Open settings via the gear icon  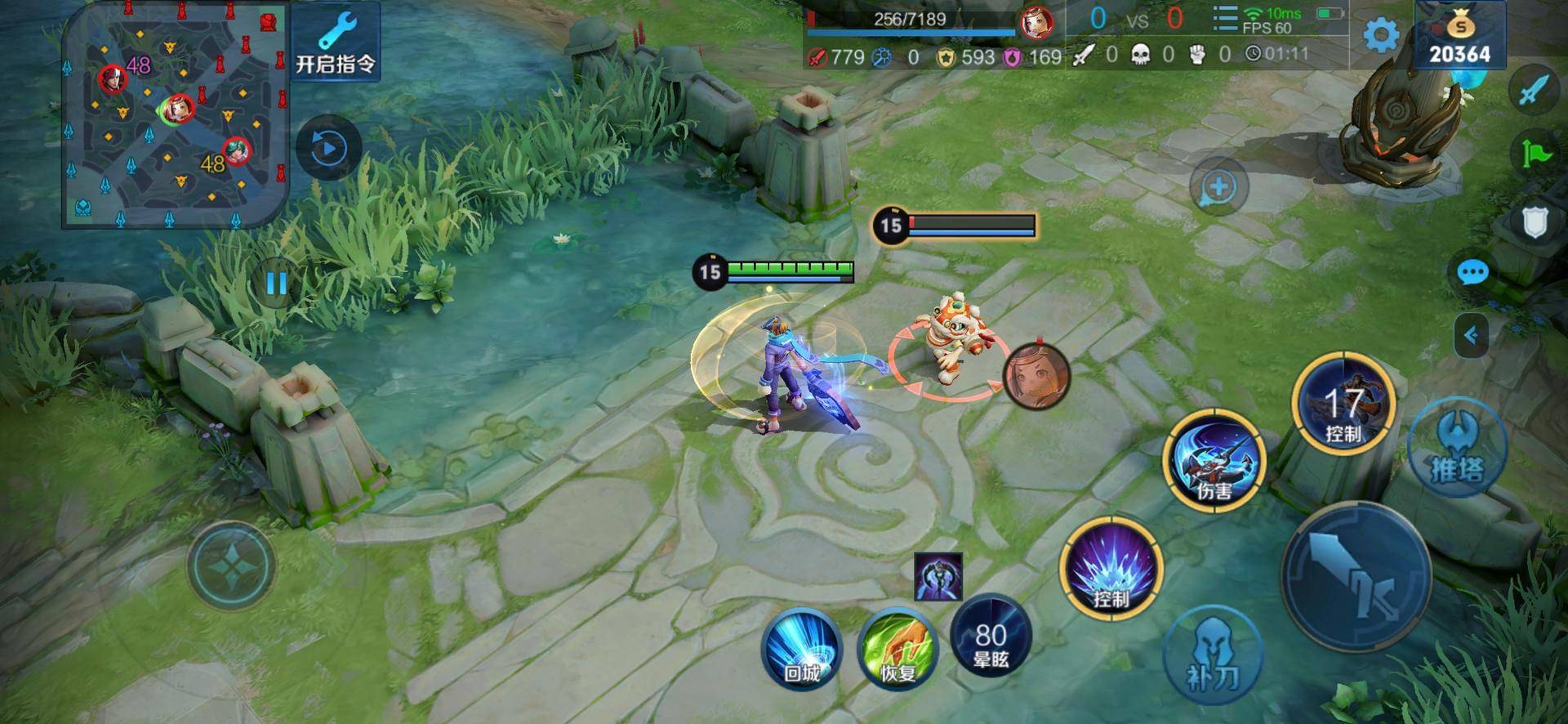[x=1381, y=36]
